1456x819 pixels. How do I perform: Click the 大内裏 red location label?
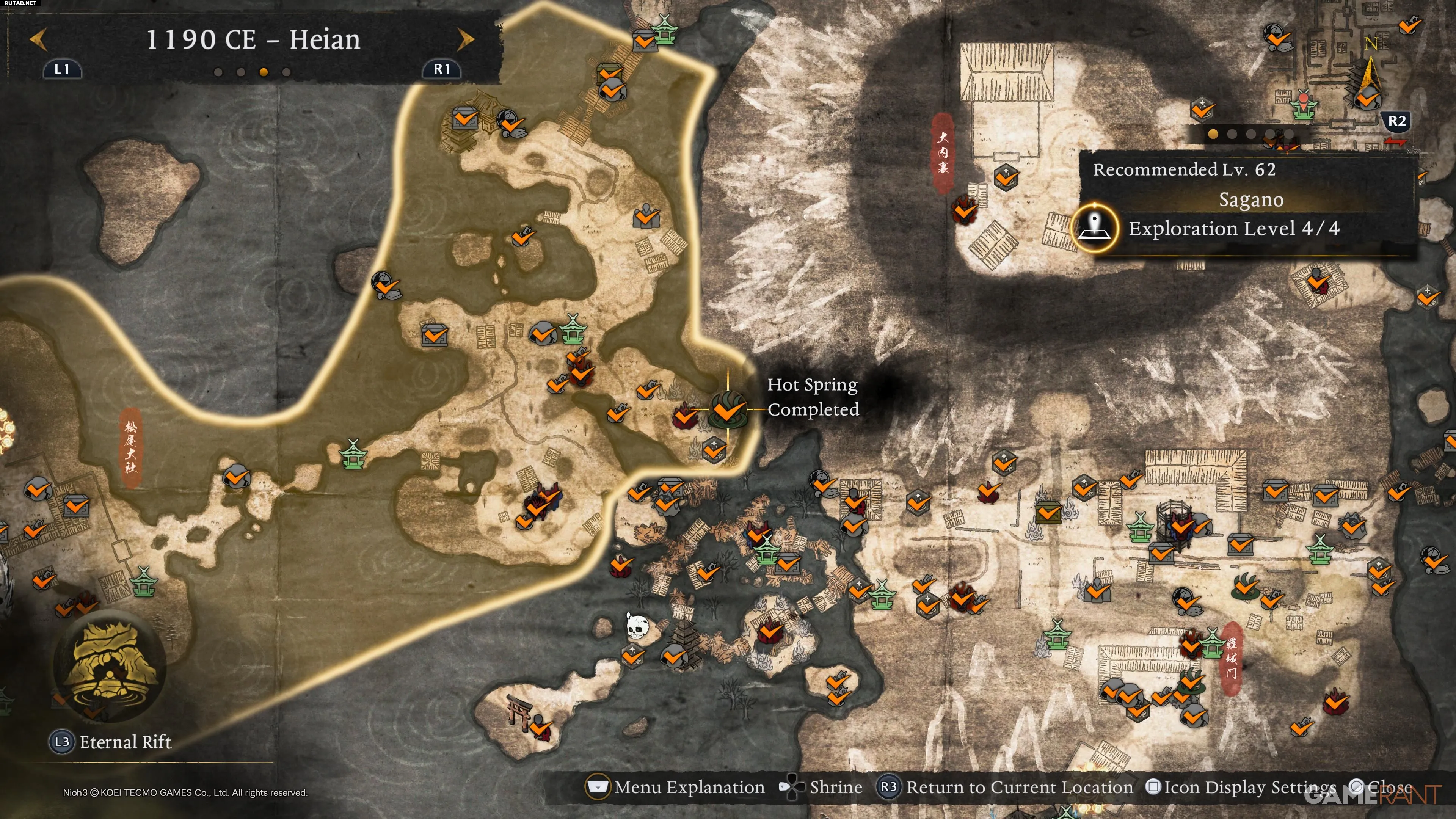click(942, 152)
